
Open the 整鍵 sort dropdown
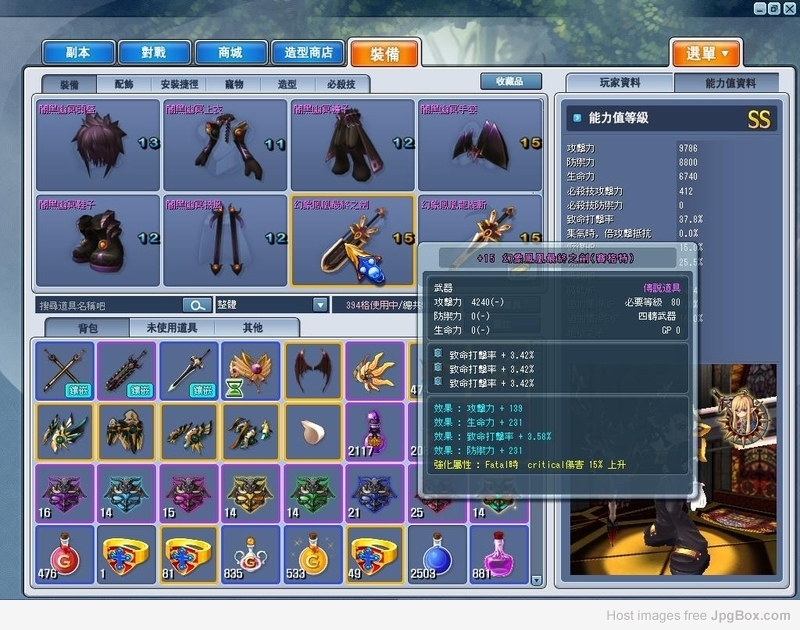coord(320,305)
